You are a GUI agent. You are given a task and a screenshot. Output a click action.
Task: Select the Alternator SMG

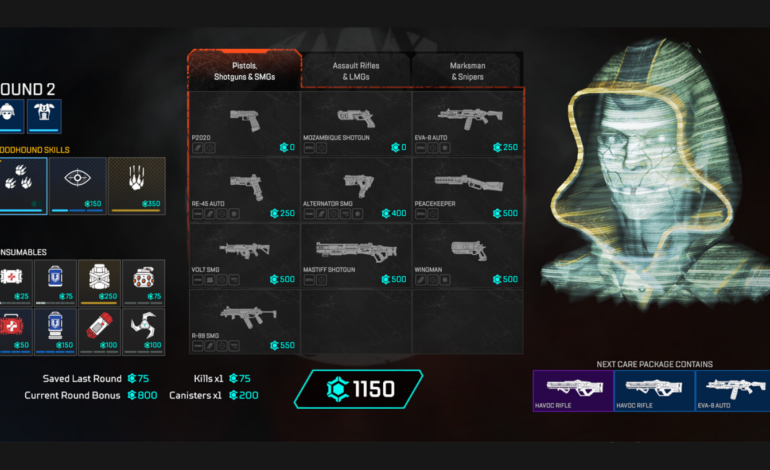(x=355, y=190)
